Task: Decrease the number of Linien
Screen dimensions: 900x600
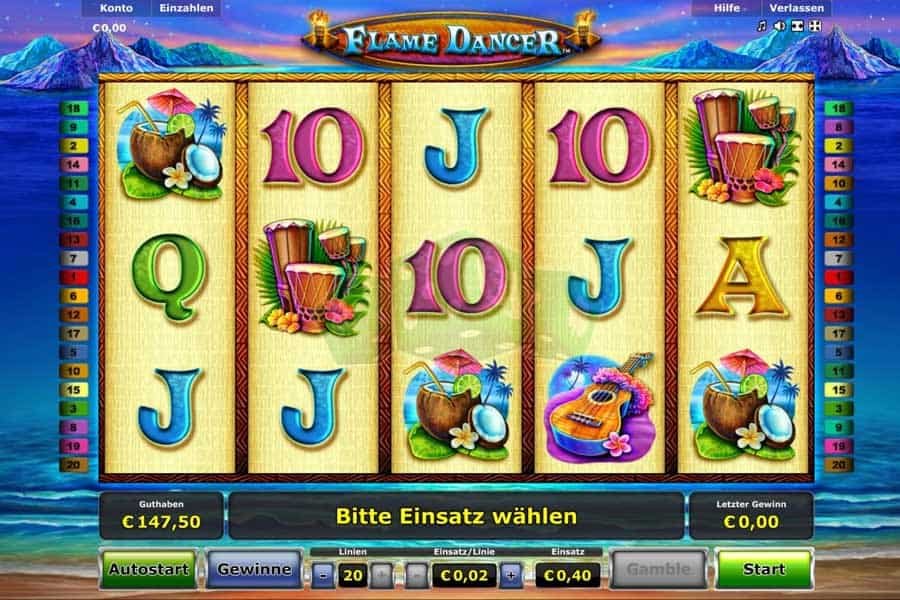Action: (x=323, y=575)
